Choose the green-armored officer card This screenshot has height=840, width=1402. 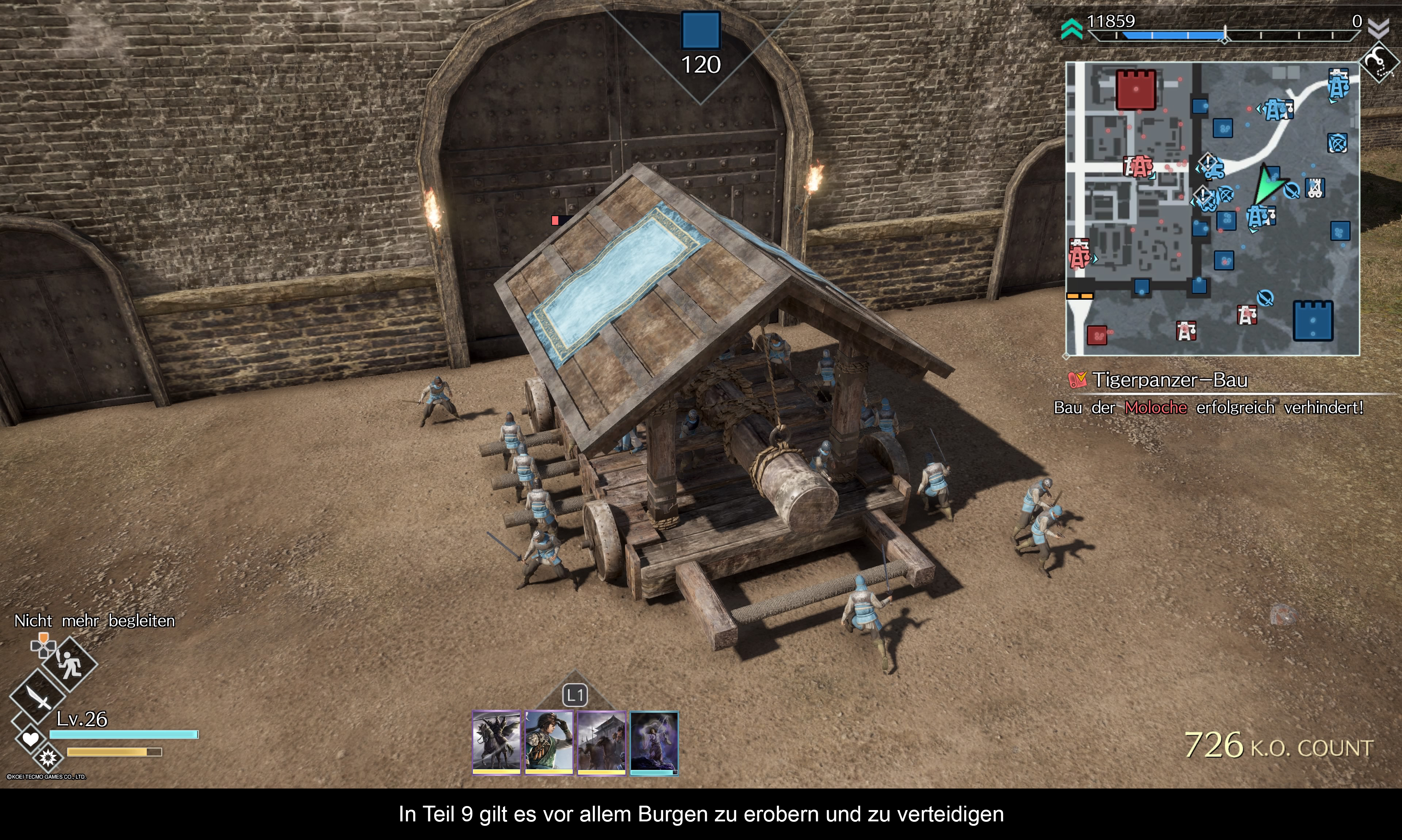tap(548, 741)
